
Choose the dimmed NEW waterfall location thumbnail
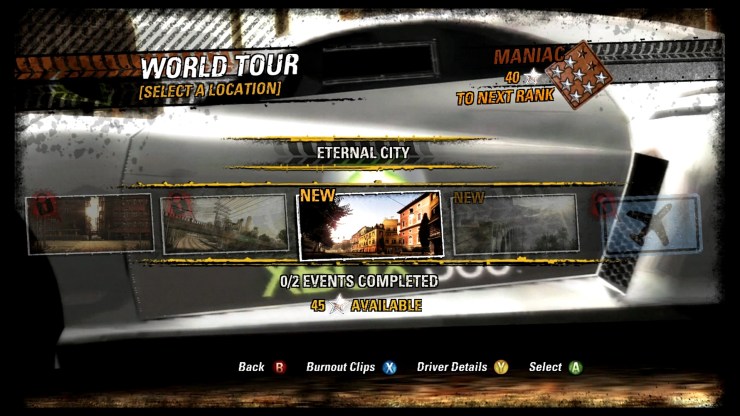click(515, 224)
